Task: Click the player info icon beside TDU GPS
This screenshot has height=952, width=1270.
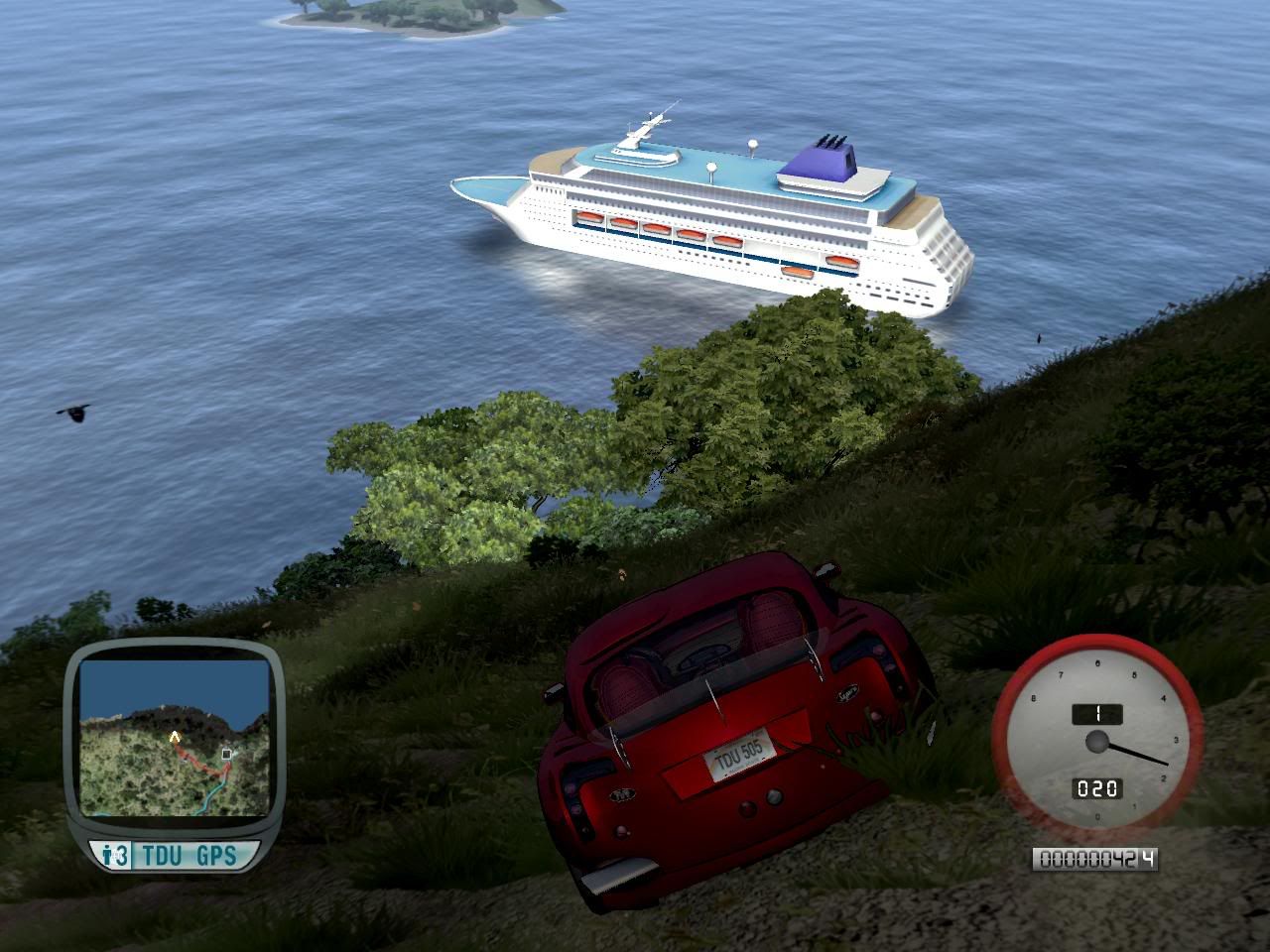Action: coord(116,855)
